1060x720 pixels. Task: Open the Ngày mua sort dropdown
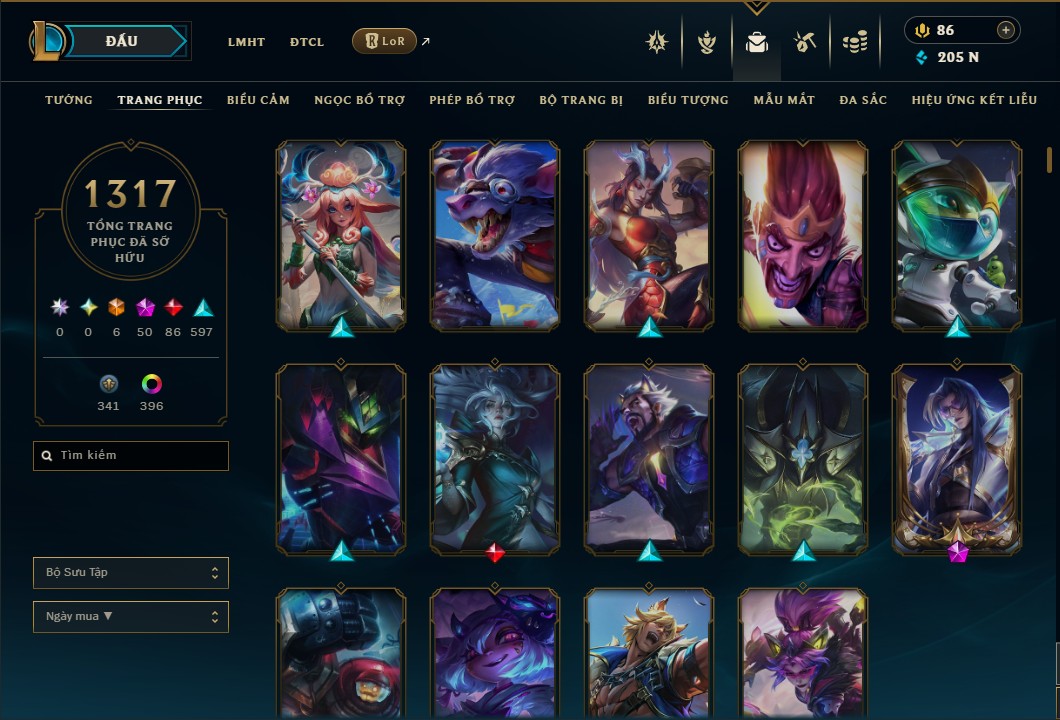click(131, 617)
